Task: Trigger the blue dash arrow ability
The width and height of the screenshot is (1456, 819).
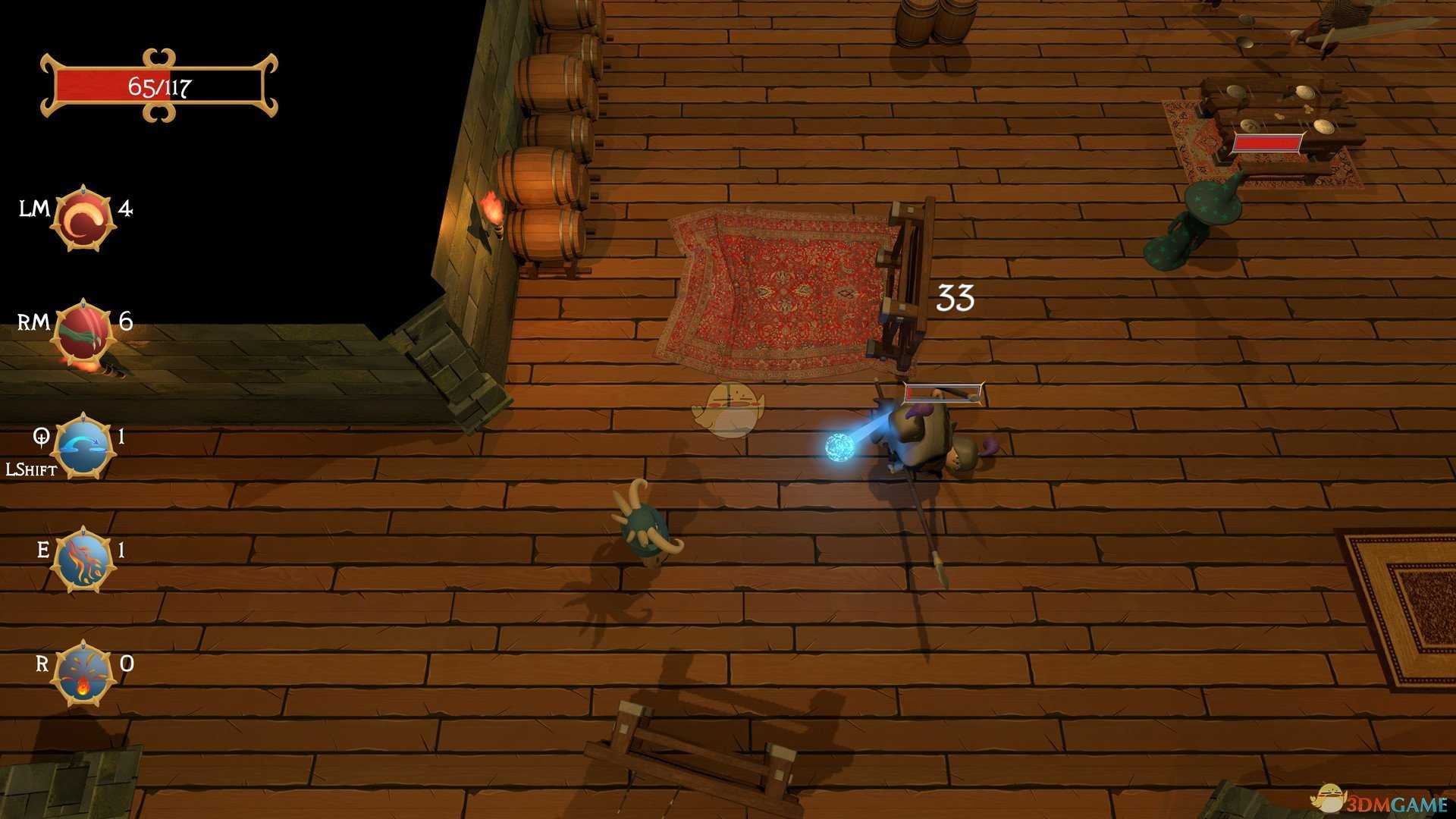Action: [x=83, y=446]
